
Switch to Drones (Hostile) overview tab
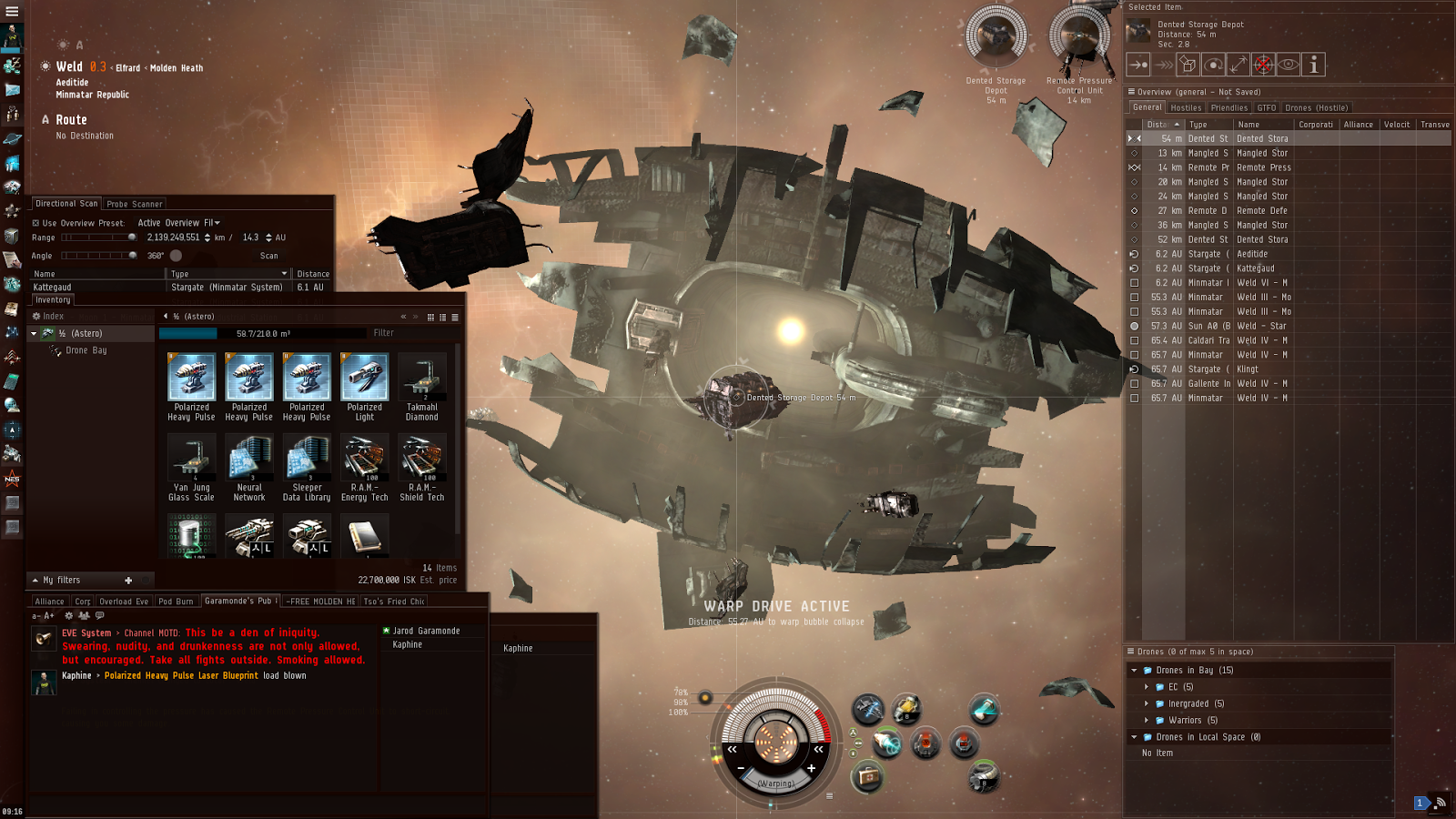[x=1316, y=107]
